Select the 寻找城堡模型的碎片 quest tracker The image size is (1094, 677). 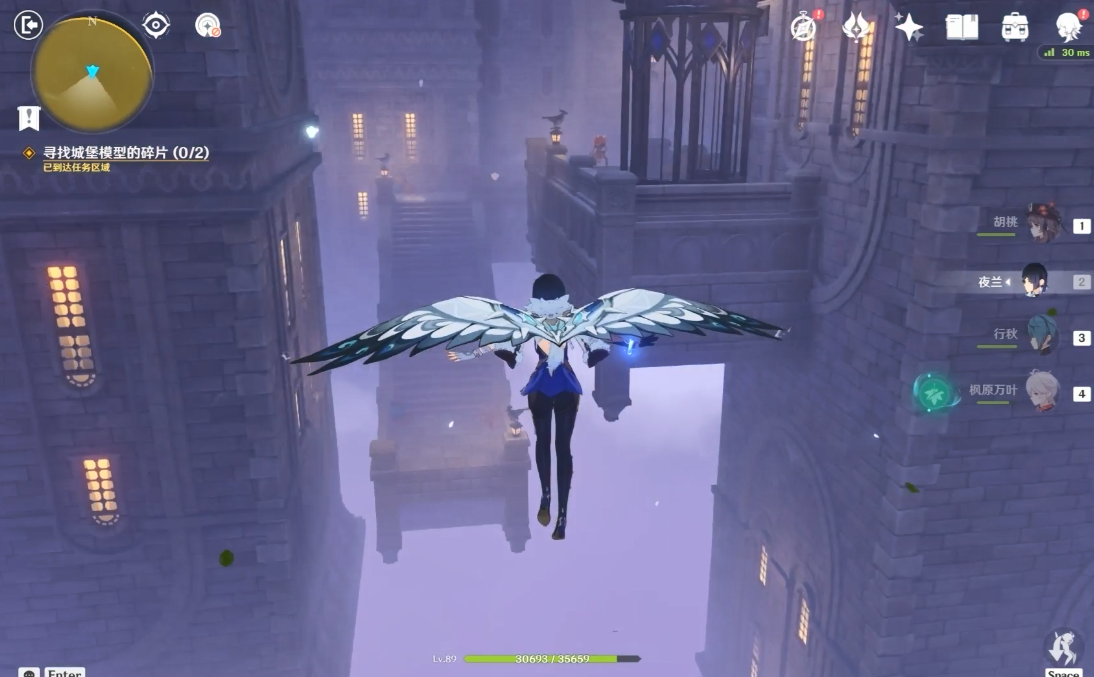tap(125, 153)
